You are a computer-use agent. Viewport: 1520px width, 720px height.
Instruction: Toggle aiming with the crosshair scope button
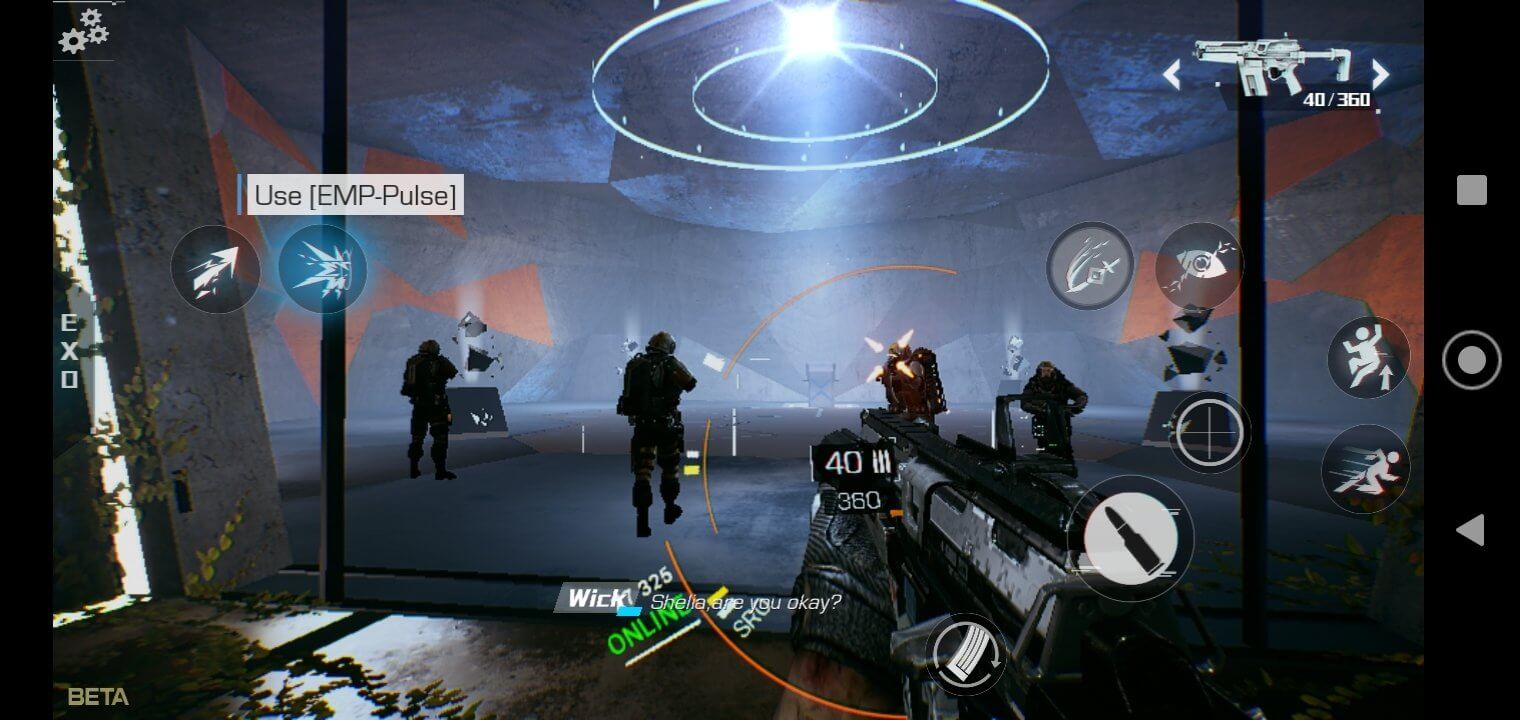point(1210,432)
